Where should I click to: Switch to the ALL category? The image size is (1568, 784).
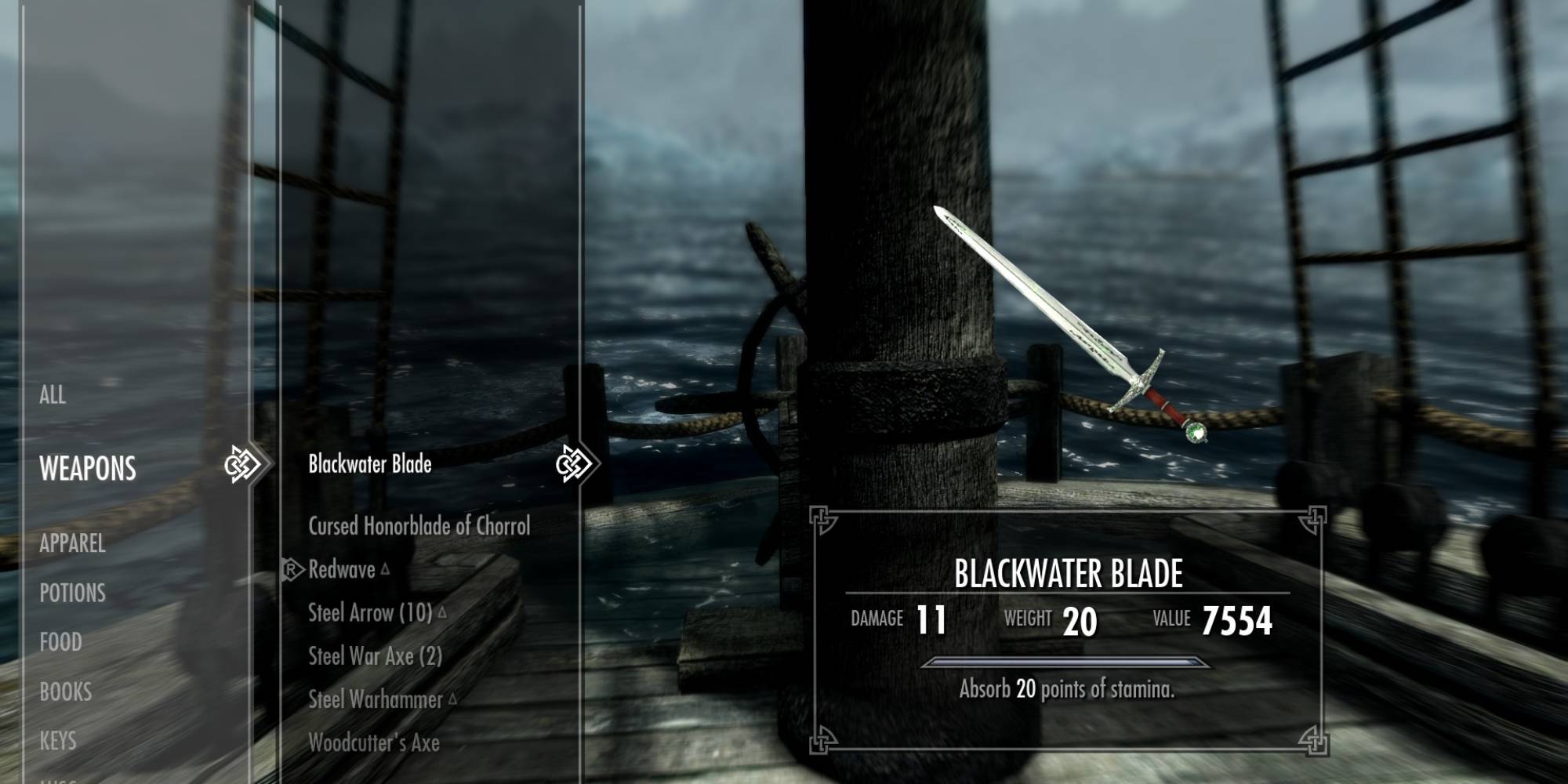coord(53,397)
